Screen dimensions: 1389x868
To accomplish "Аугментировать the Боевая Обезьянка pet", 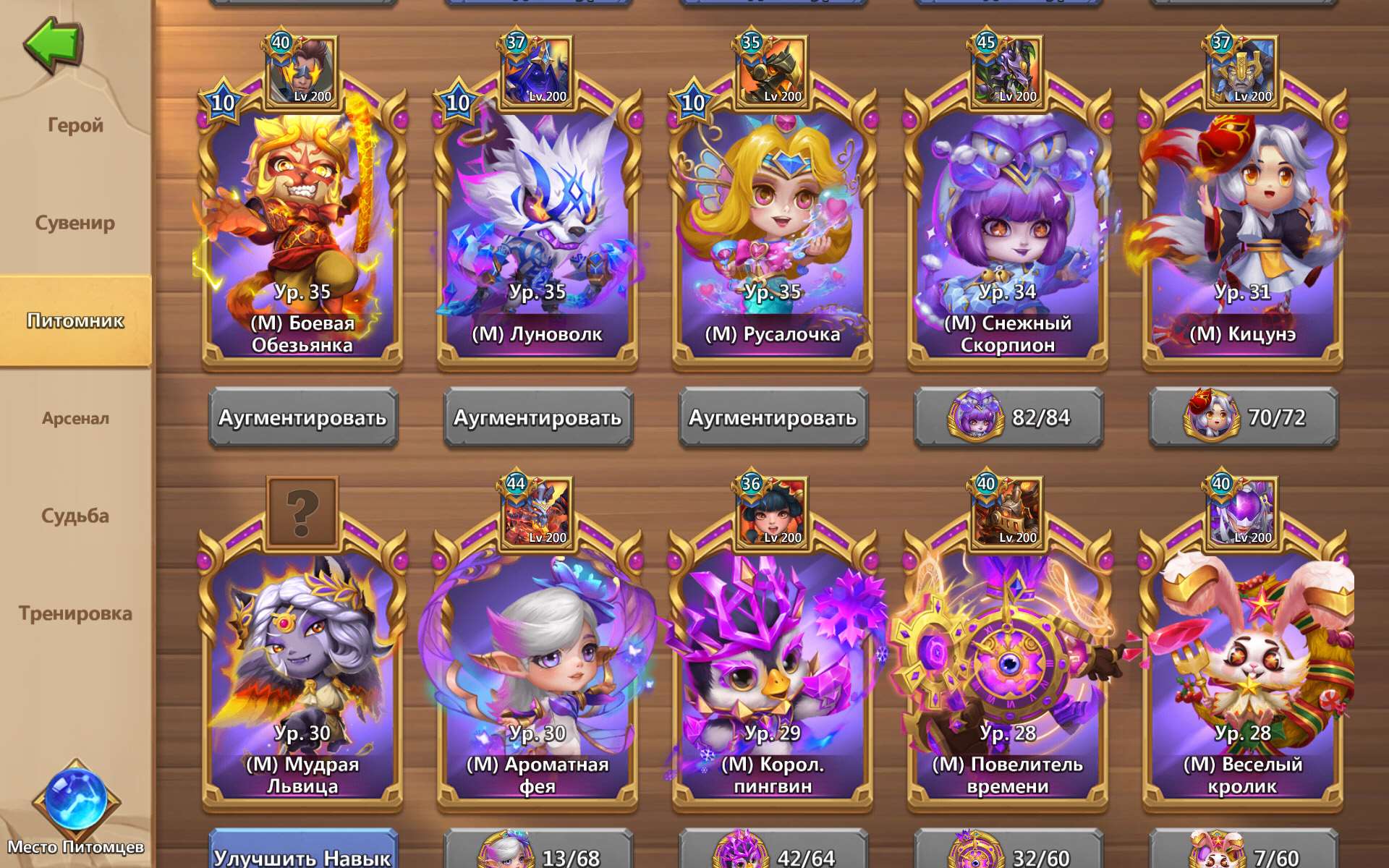I will [302, 417].
